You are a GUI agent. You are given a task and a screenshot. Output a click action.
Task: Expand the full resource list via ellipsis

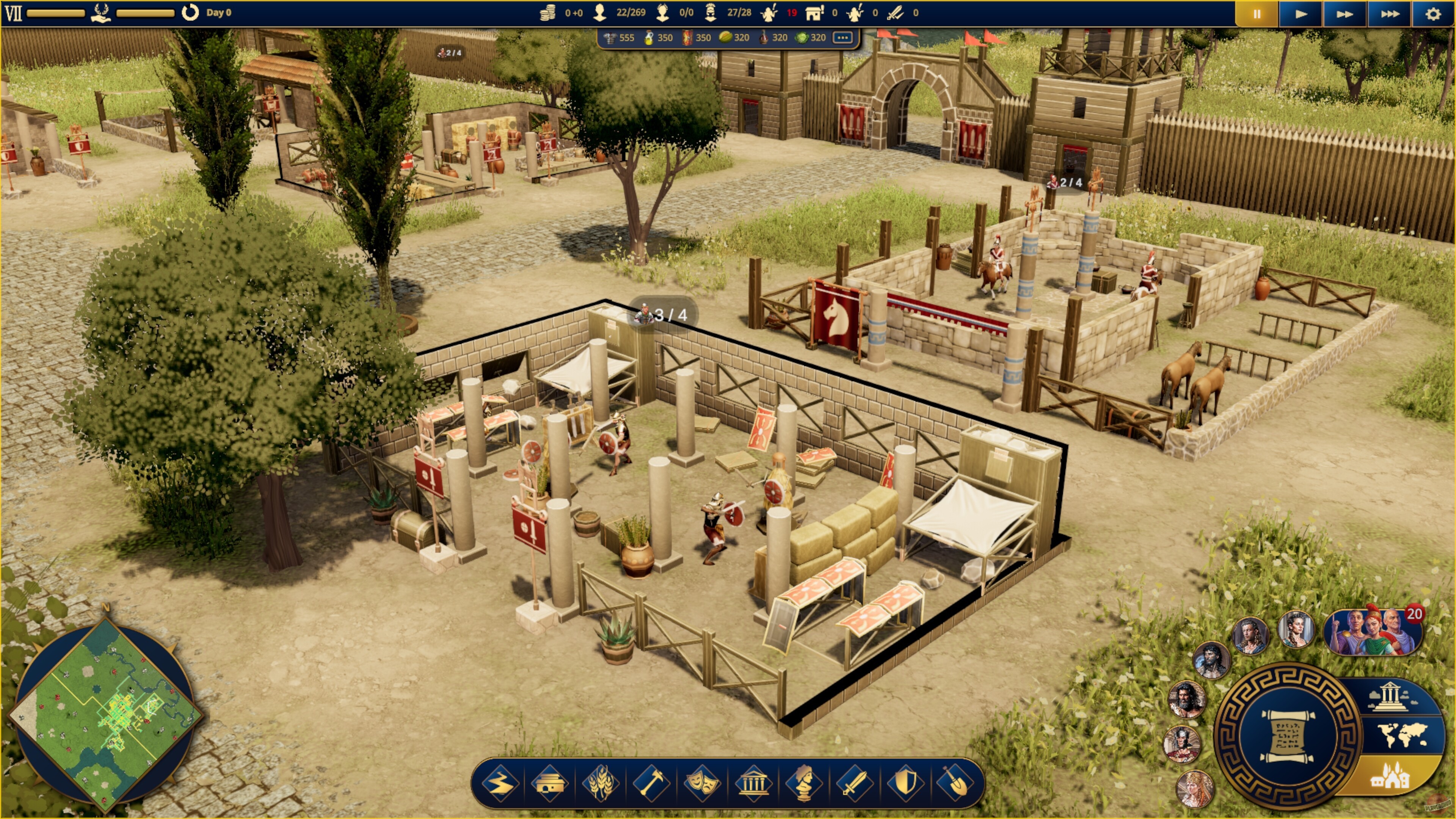coord(843,38)
